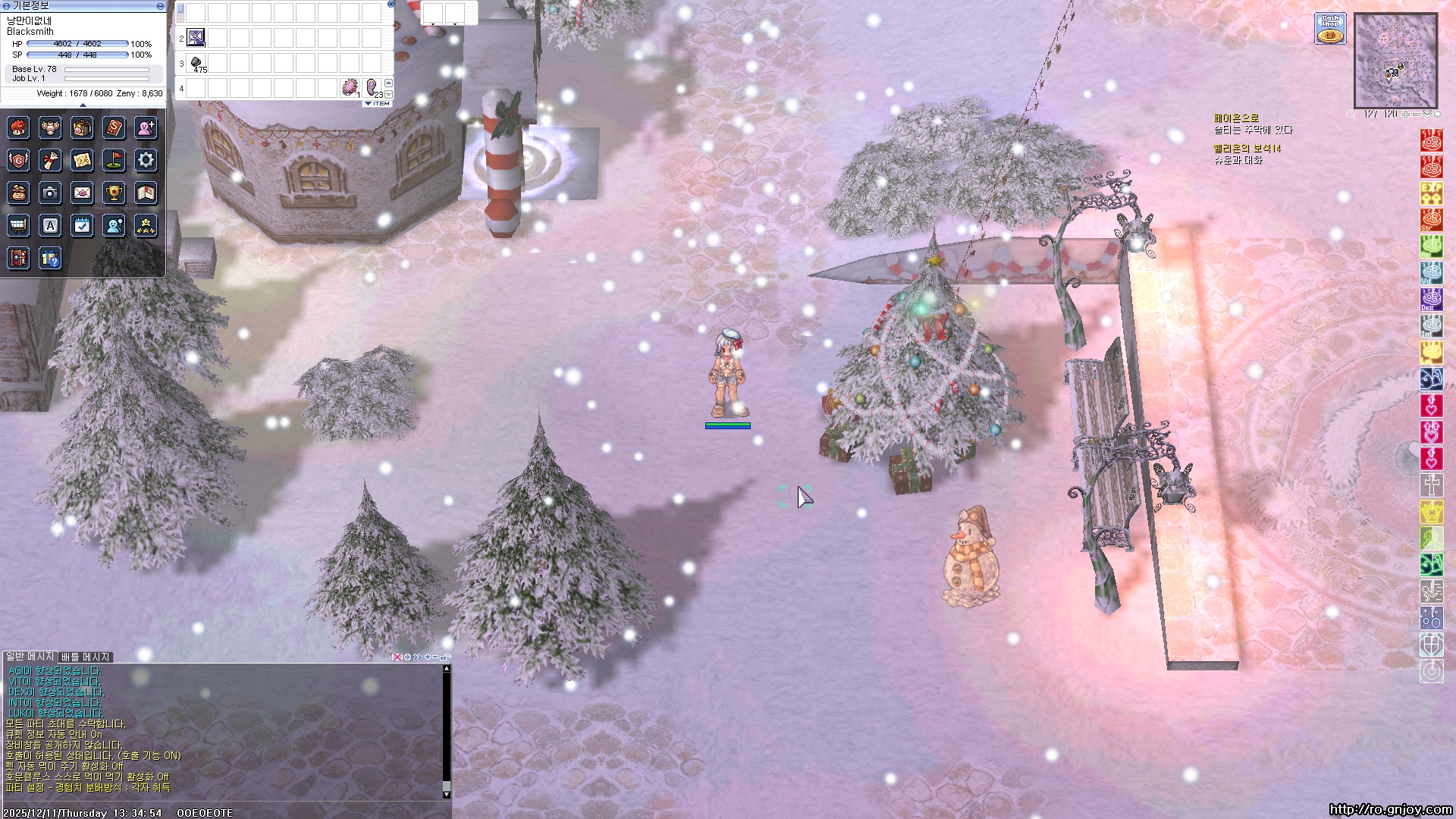
Task: Open the shopping cart icon
Action: click(x=18, y=225)
